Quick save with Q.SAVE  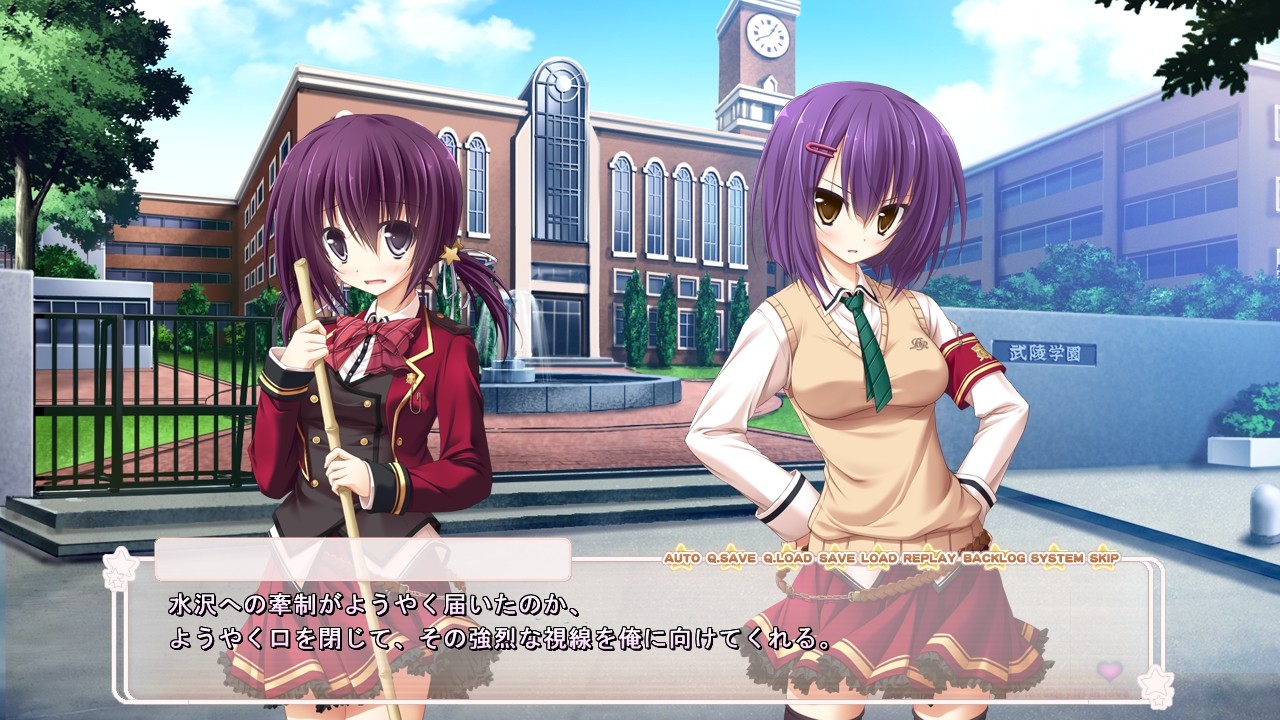click(731, 557)
